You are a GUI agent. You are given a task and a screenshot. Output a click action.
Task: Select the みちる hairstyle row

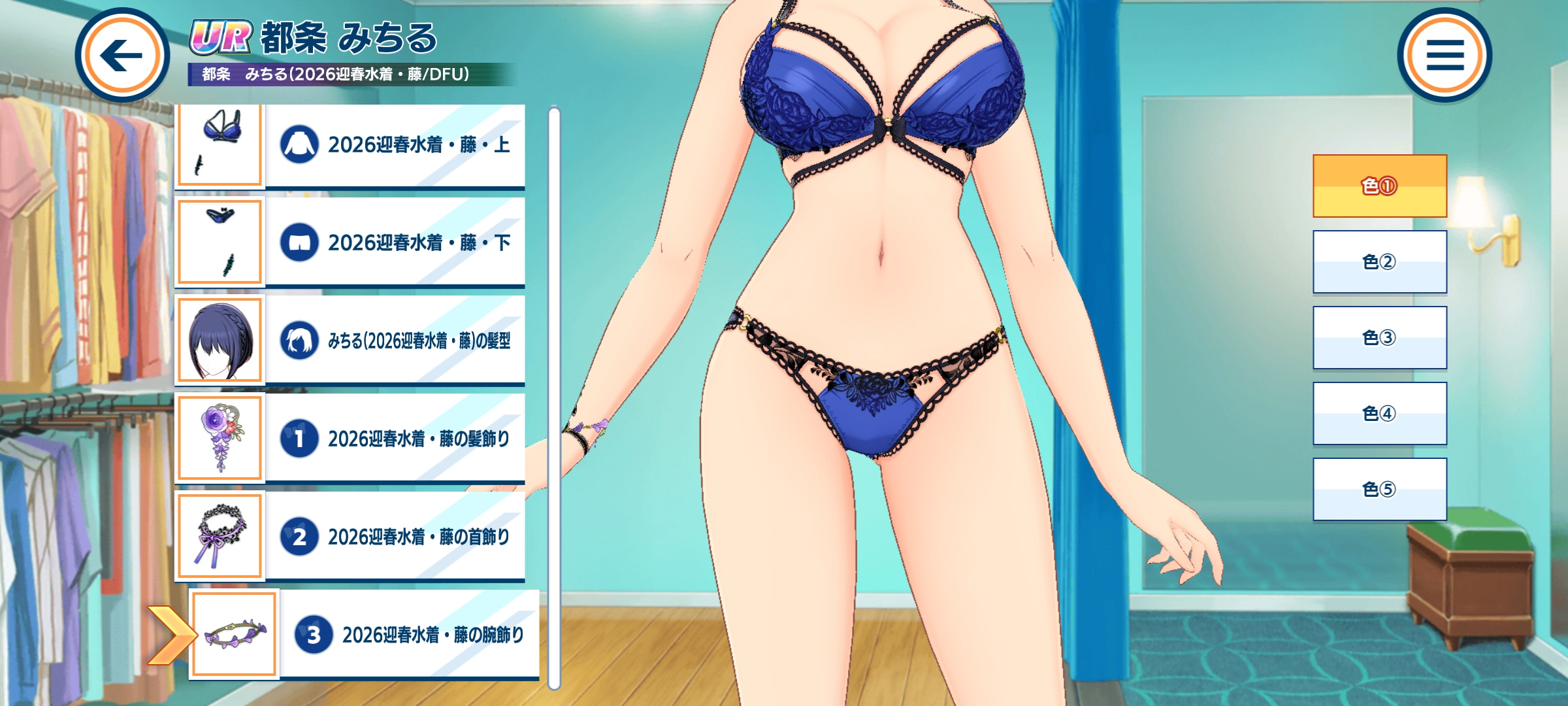tap(395, 340)
